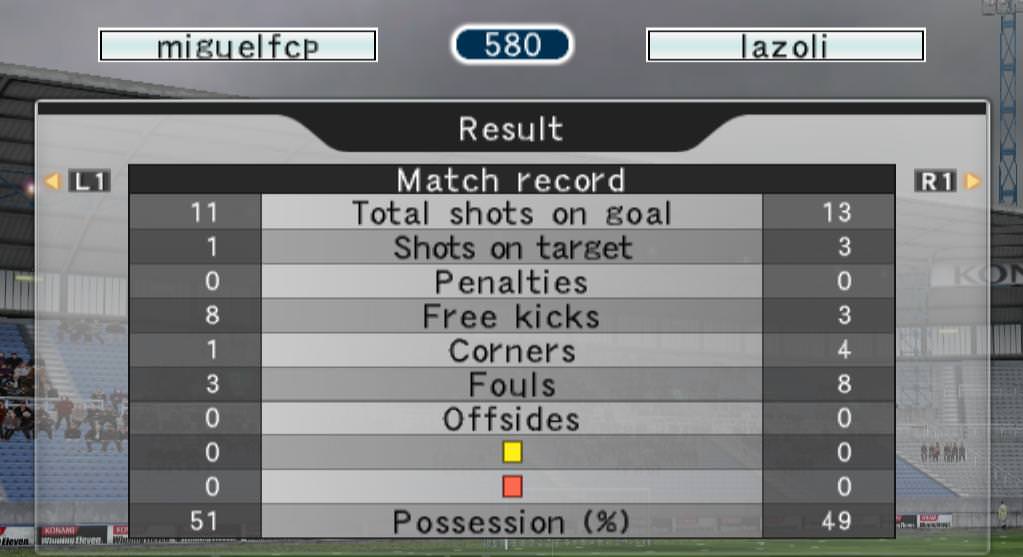The width and height of the screenshot is (1023, 557).
Task: Click the yellow left arrow for previous page
Action: (x=53, y=182)
